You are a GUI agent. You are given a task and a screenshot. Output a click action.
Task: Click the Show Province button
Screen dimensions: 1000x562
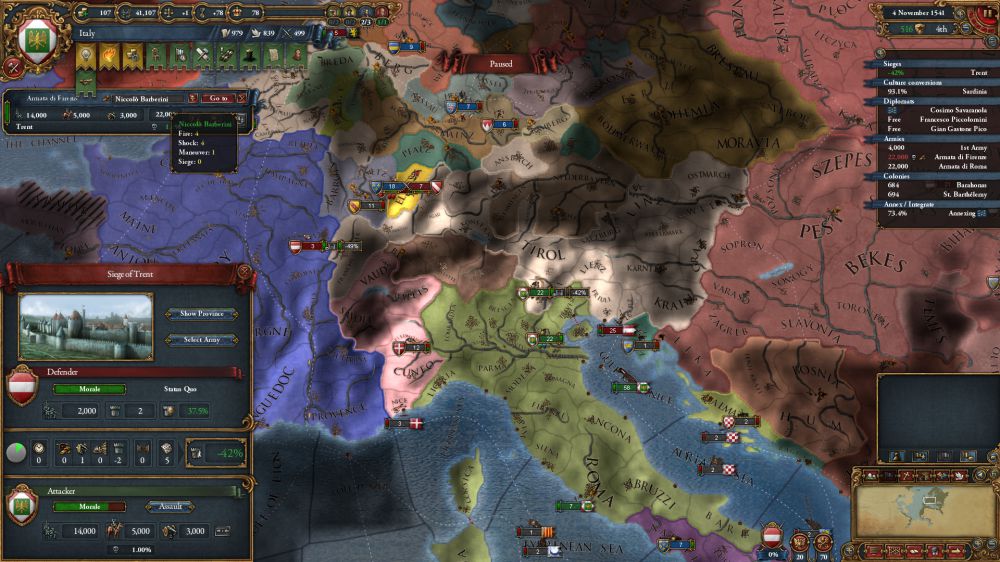(202, 314)
